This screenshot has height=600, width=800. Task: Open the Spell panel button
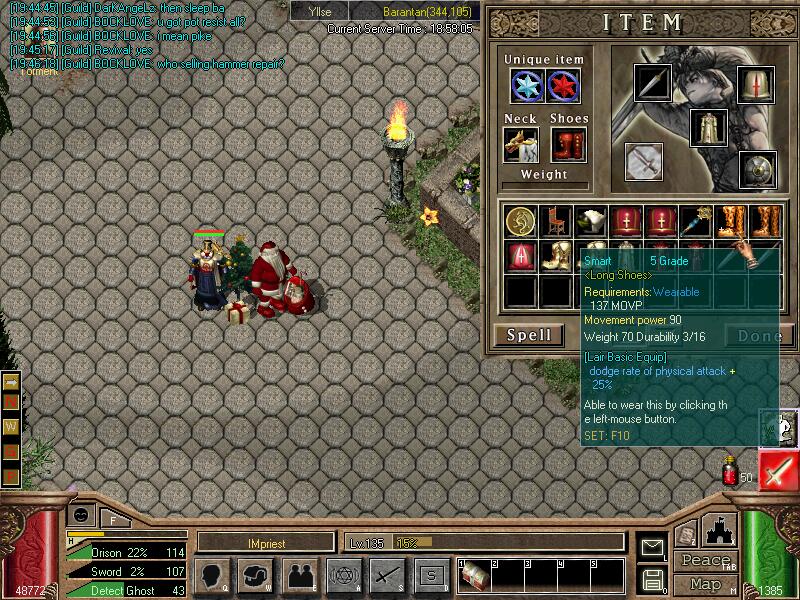(529, 335)
